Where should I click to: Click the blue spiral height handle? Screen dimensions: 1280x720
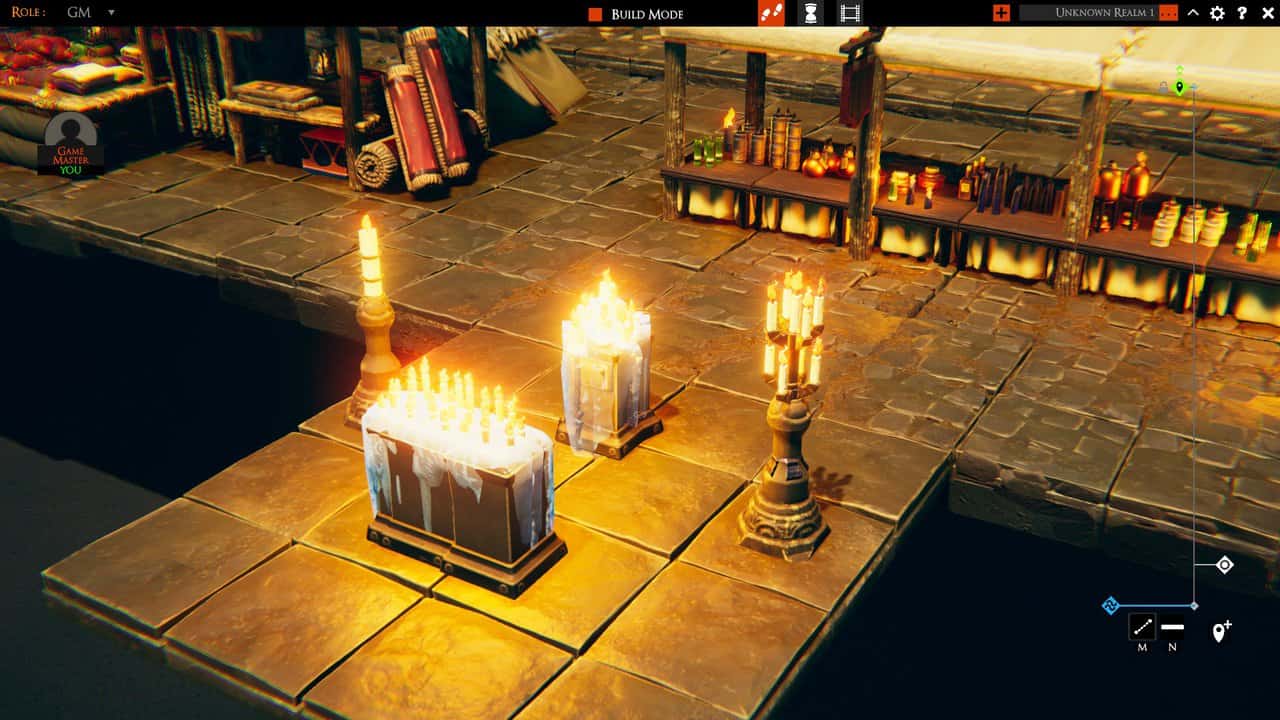1110,605
